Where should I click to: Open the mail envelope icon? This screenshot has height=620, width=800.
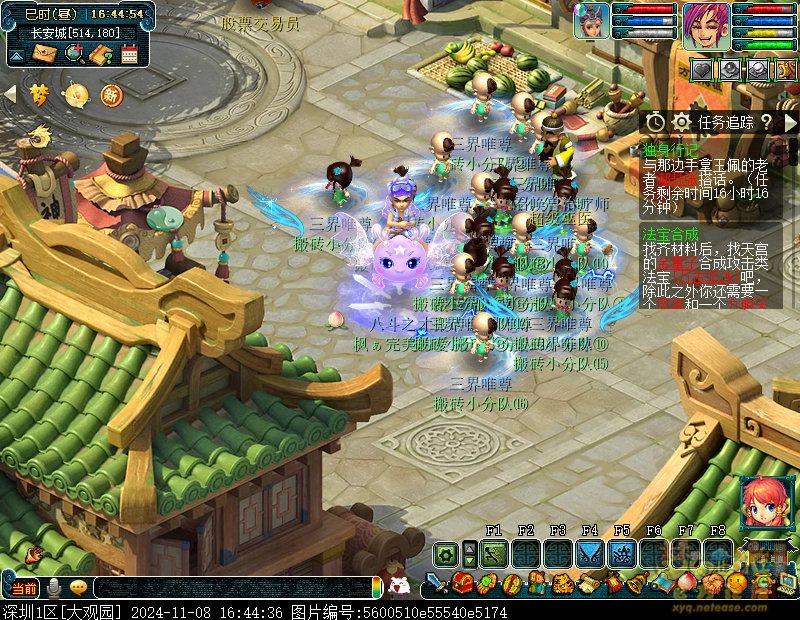click(x=43, y=54)
